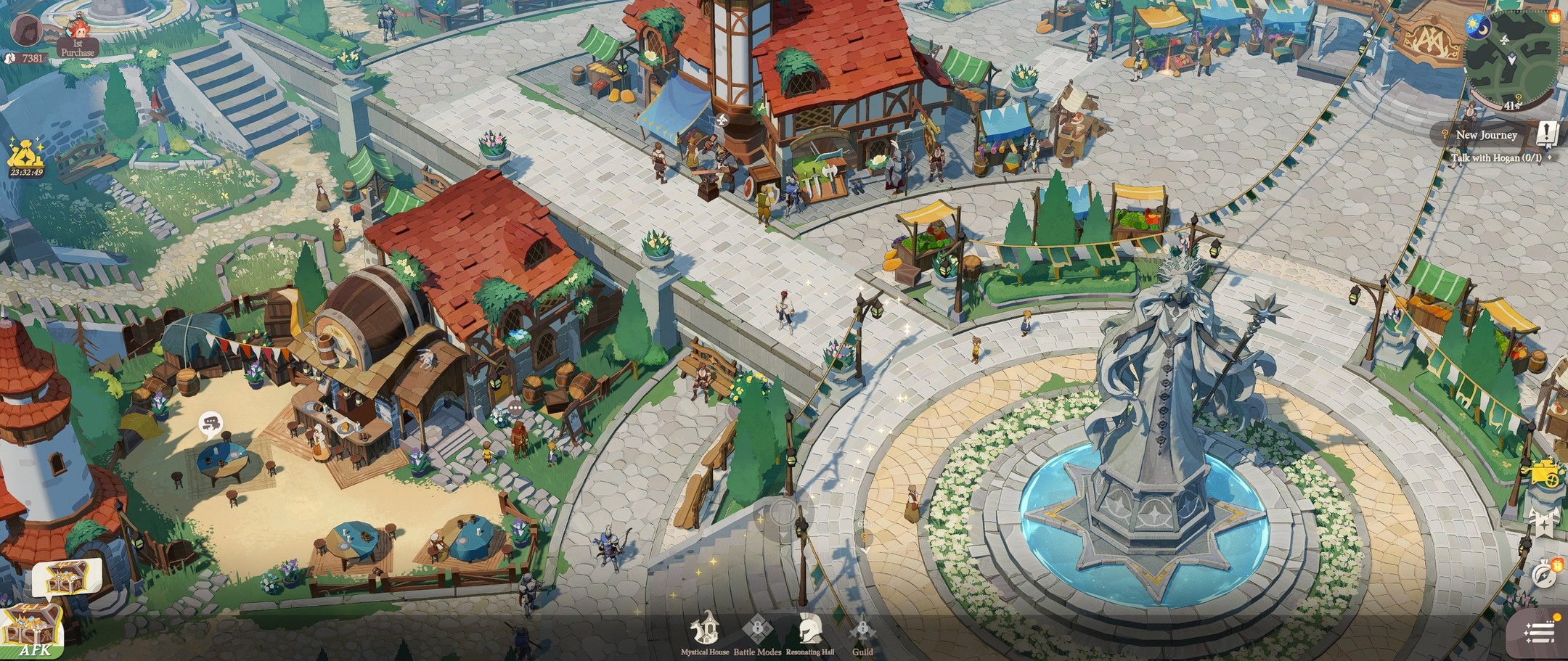Claim the orange gift box by the minimap

pos(1554,16)
